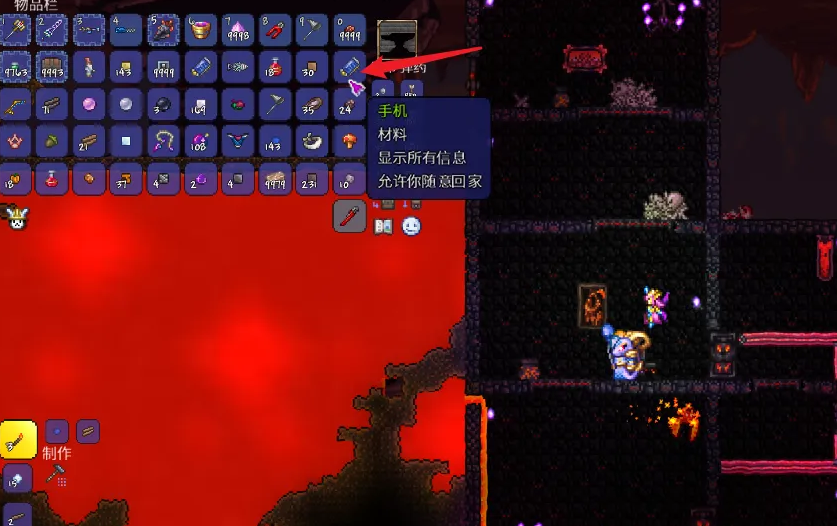Image resolution: width=837 pixels, height=526 pixels.
Task: Craft the highlighted torch recipe
Action: tap(18, 439)
